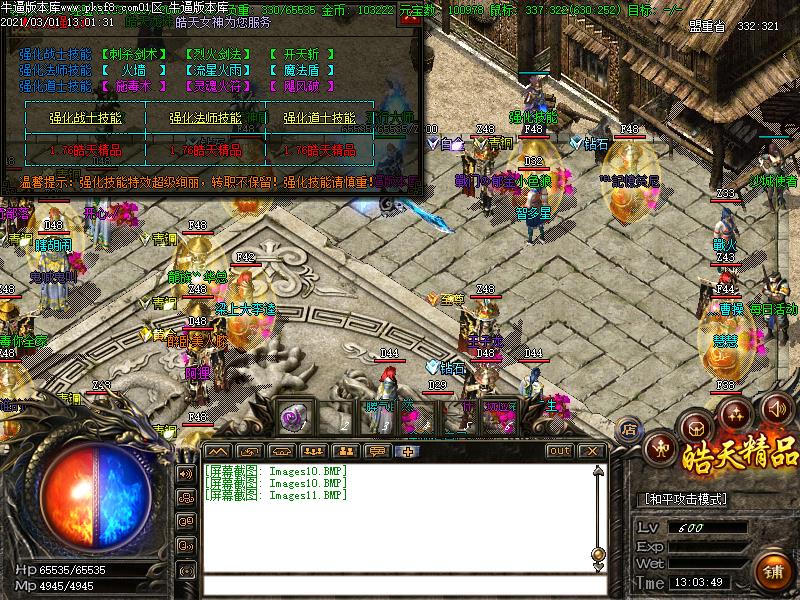The image size is (800, 600).
Task: Select the plus-sign button in chat toolbar
Action: point(408,451)
